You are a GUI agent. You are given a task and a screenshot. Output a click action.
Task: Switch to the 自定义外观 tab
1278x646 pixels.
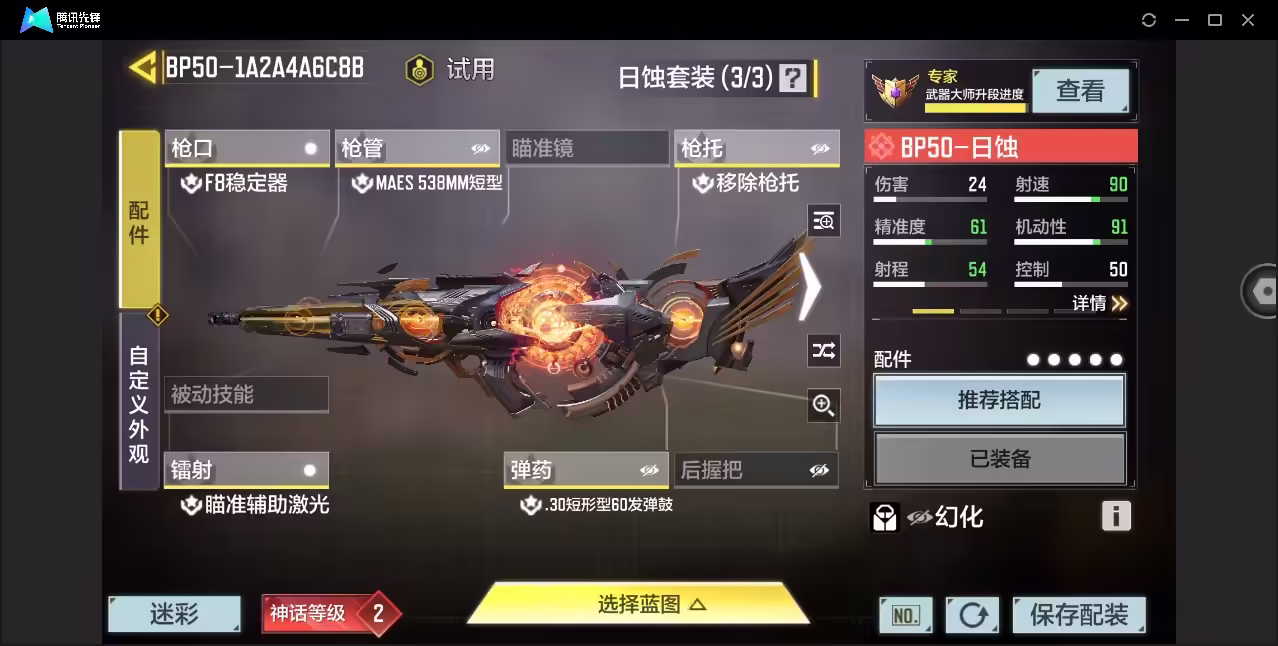(x=139, y=404)
